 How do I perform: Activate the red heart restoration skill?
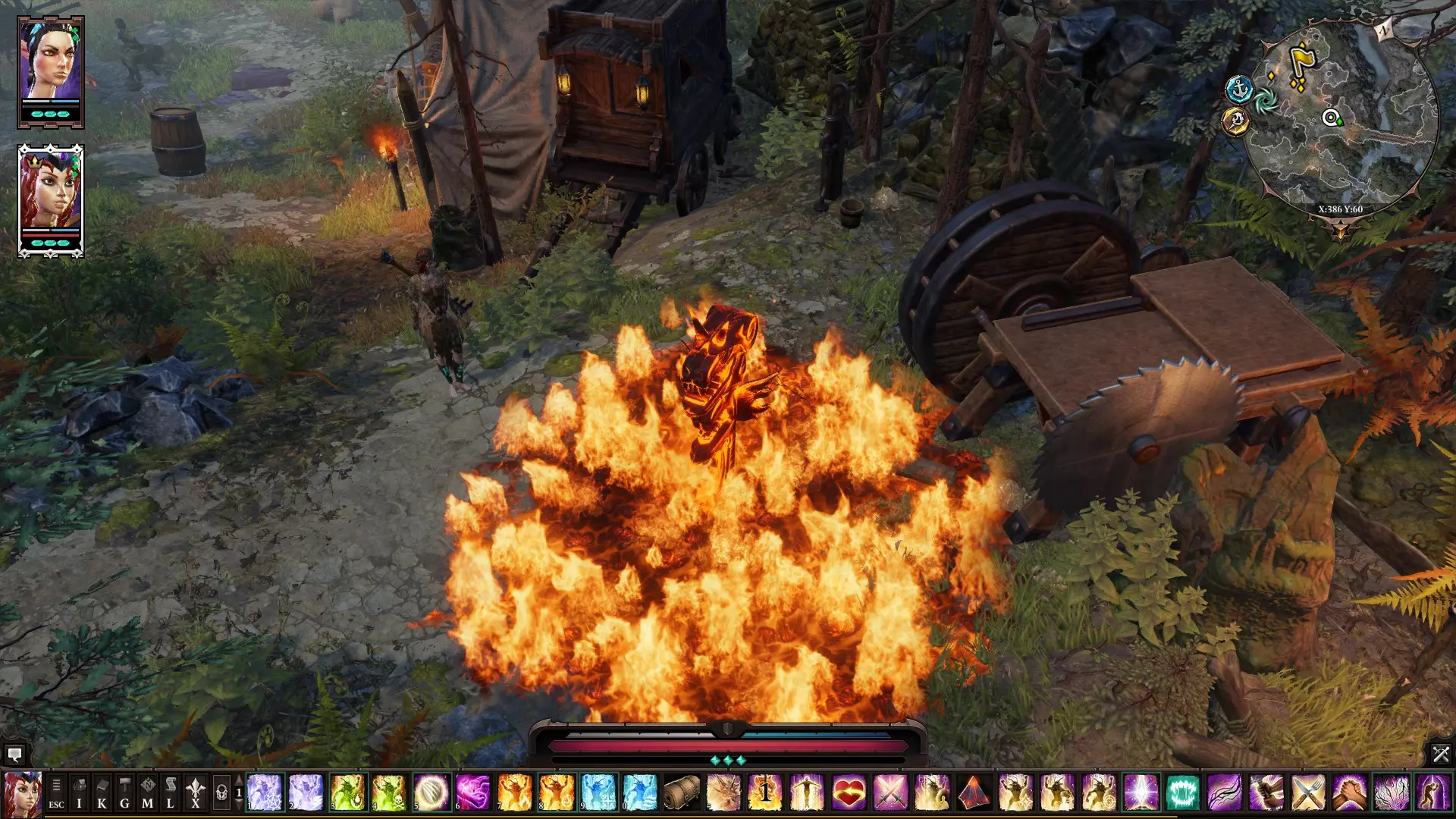click(849, 792)
